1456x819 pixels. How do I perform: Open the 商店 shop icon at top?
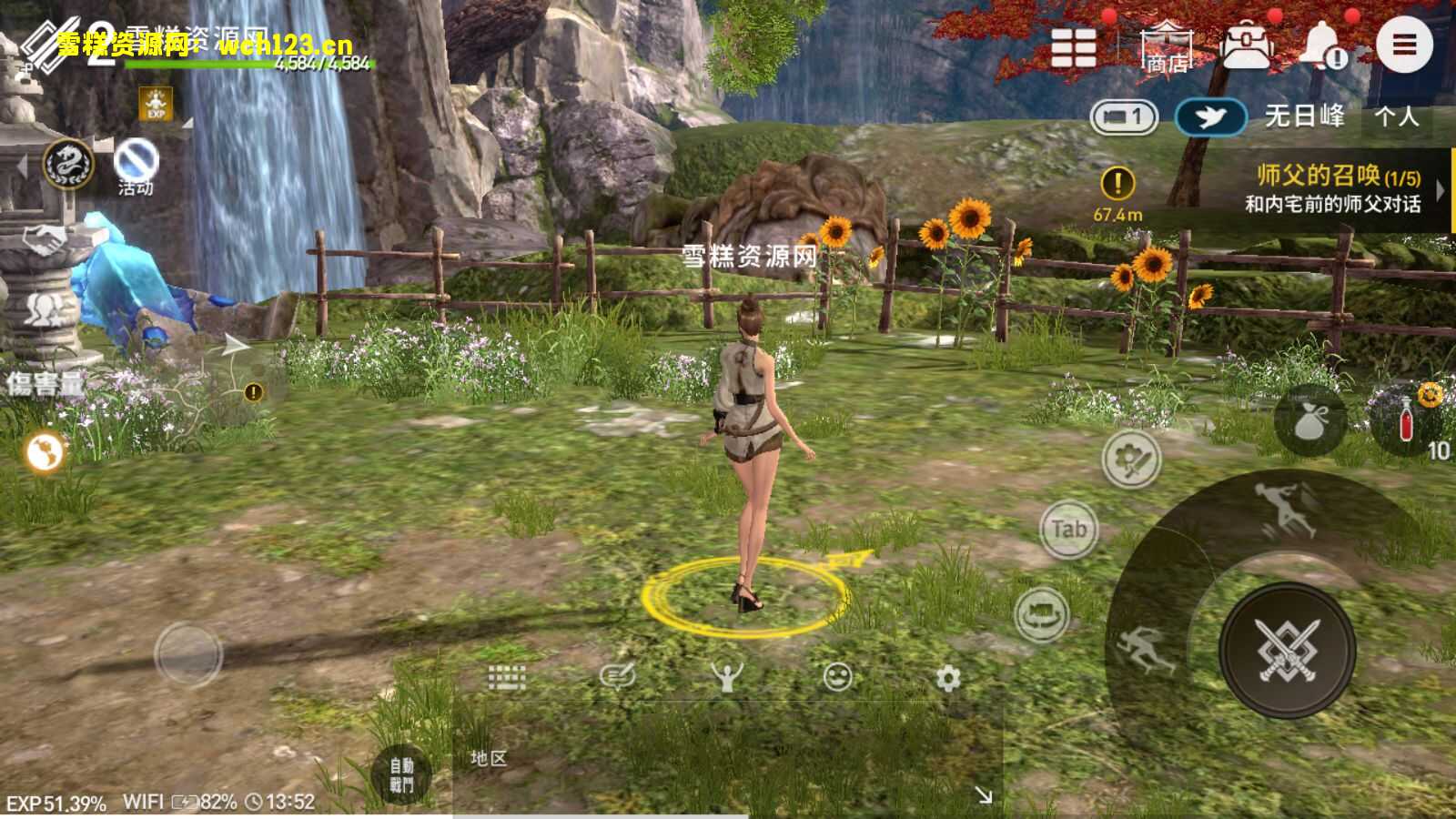click(x=1166, y=45)
